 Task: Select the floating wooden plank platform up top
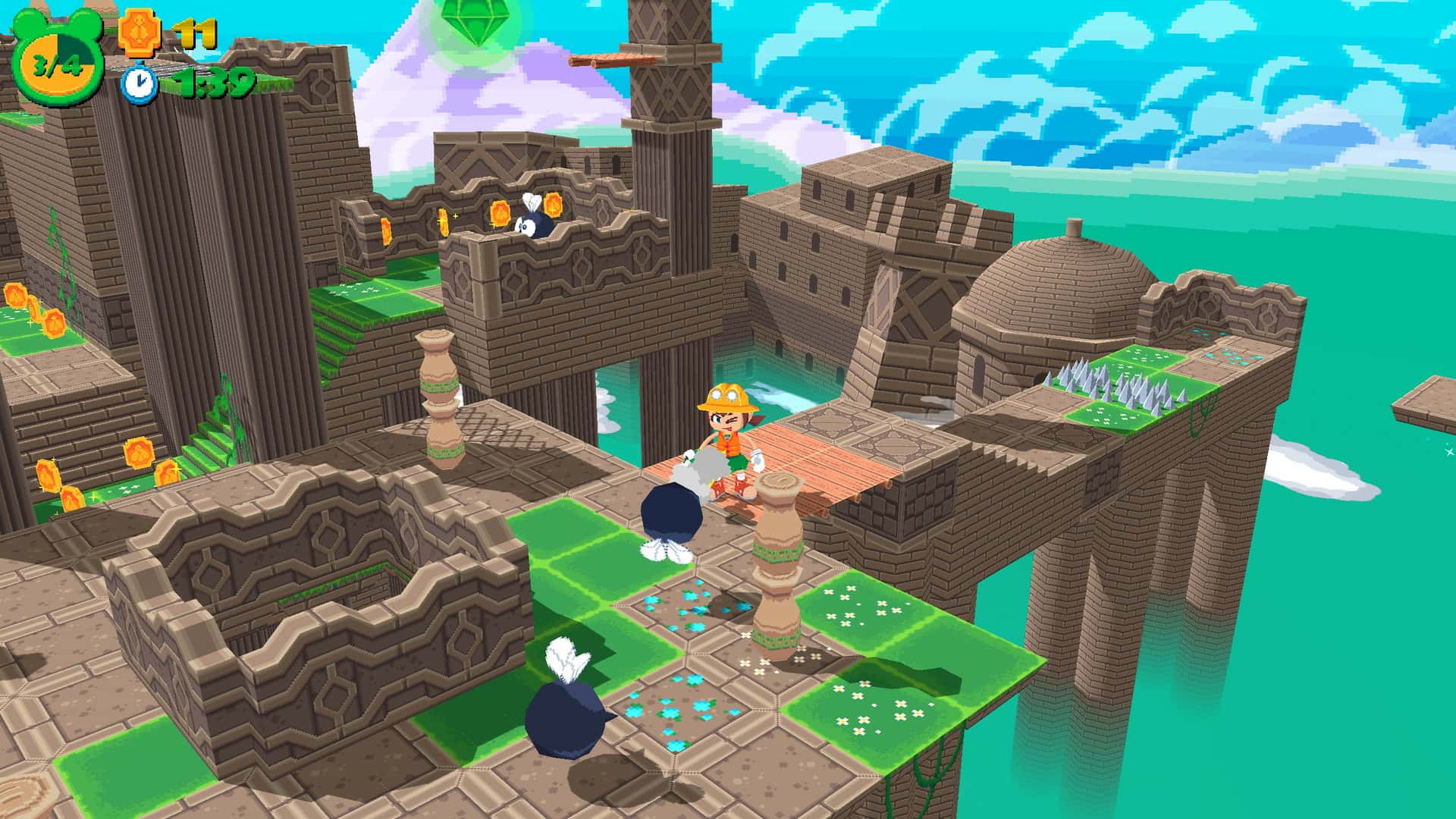610,61
